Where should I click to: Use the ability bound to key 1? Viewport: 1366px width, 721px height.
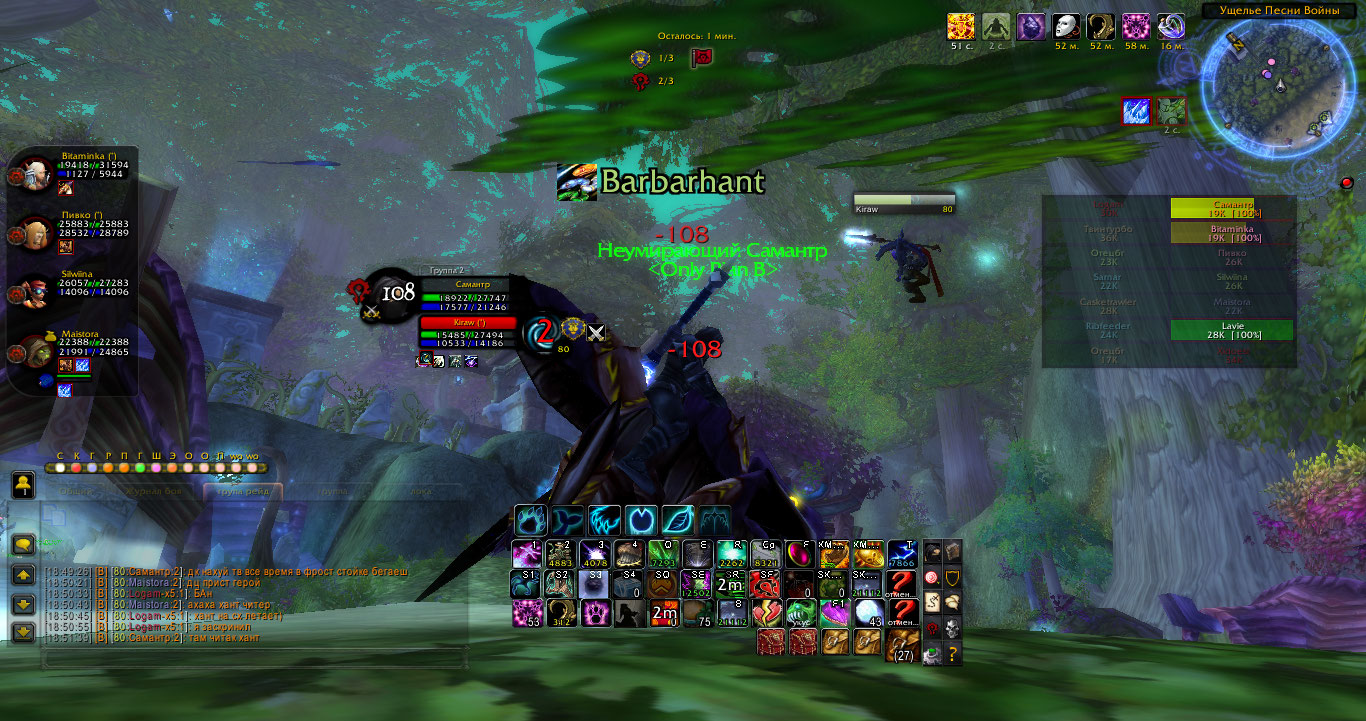point(527,555)
